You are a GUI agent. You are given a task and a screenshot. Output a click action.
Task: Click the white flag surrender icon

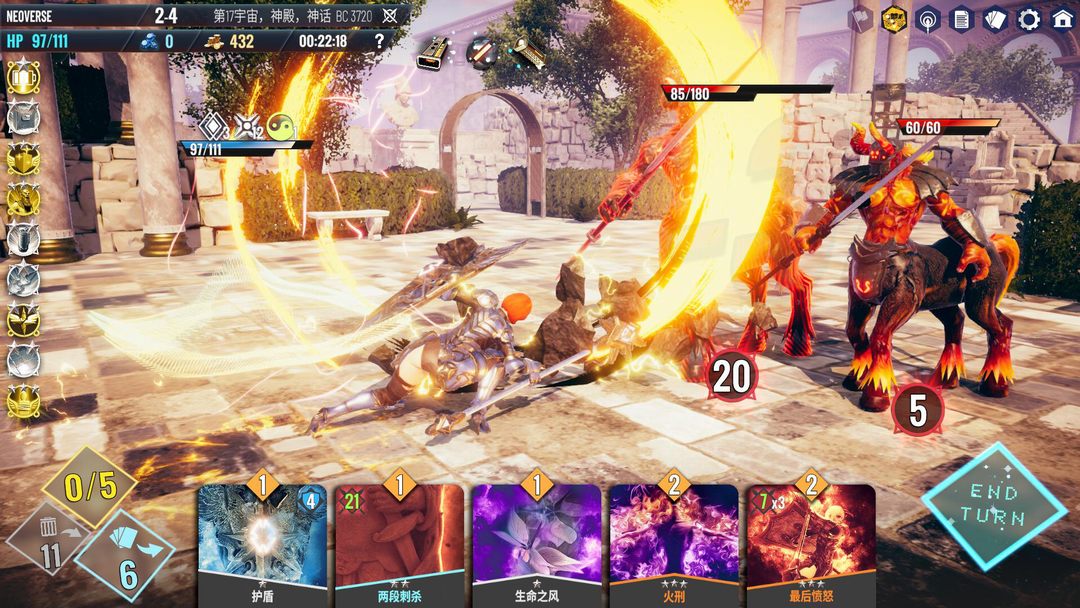point(860,19)
